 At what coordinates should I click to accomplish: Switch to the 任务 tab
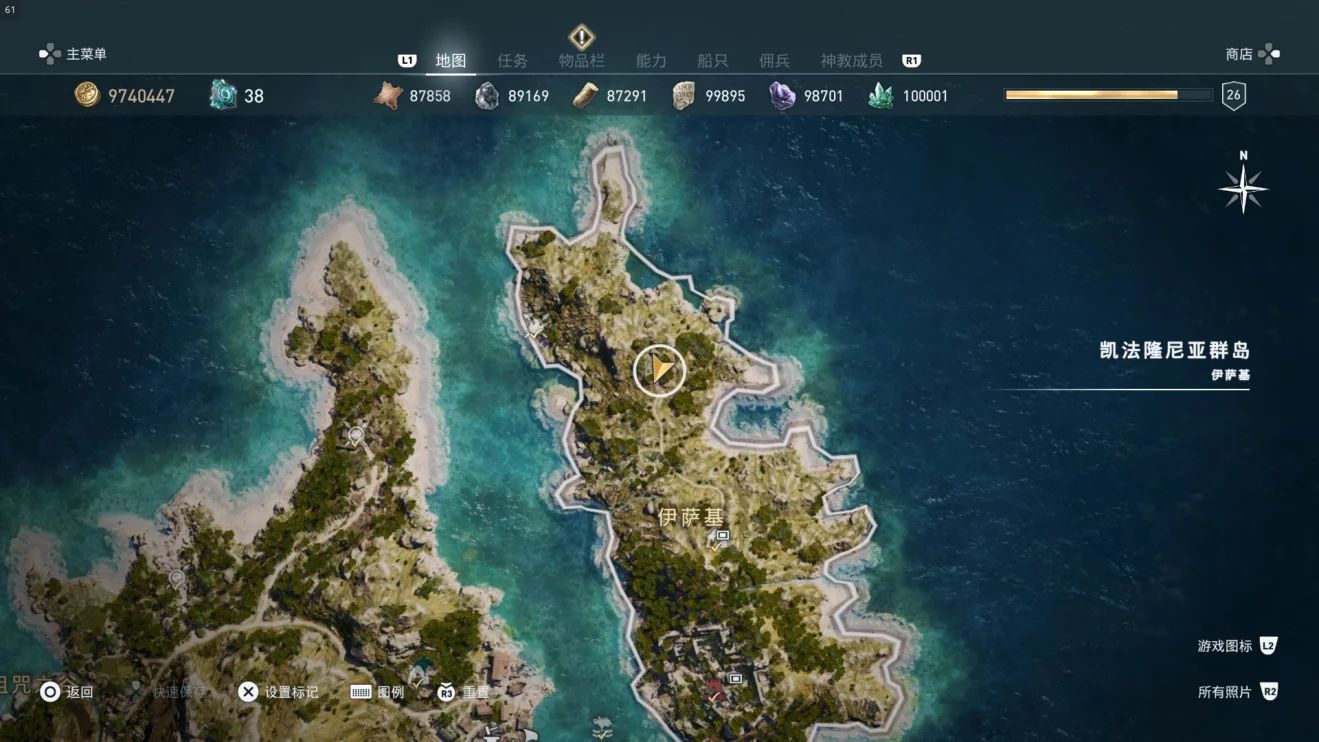[512, 61]
